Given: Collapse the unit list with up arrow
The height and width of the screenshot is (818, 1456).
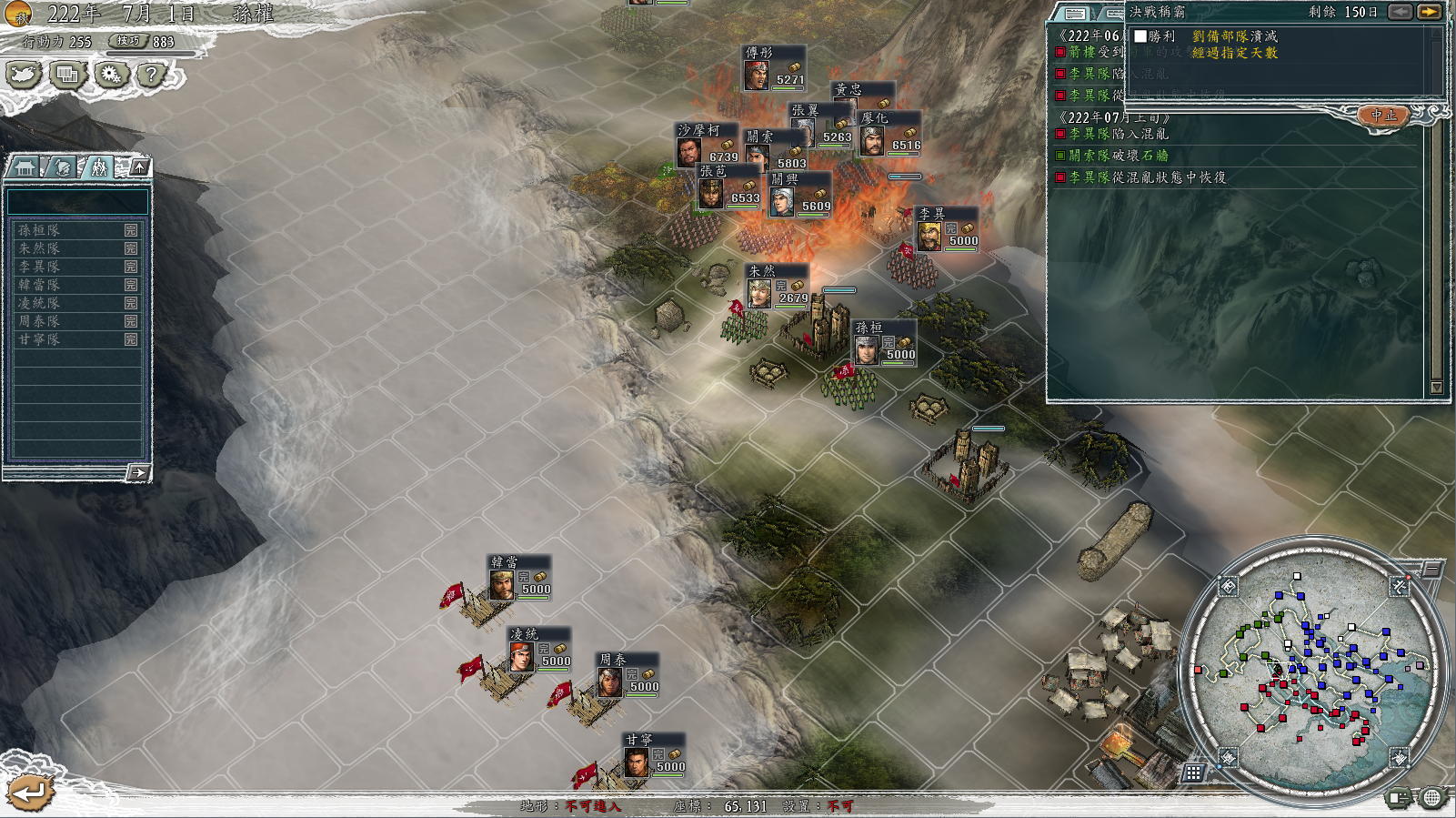Looking at the screenshot, I should point(139,167).
